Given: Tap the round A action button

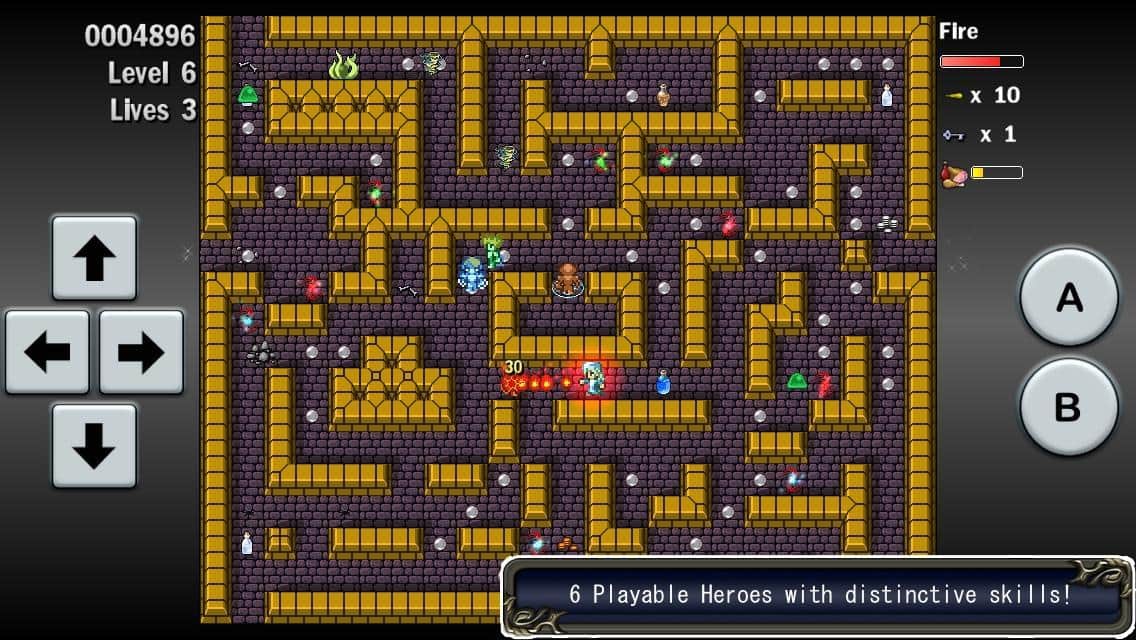Looking at the screenshot, I should coord(1068,297).
